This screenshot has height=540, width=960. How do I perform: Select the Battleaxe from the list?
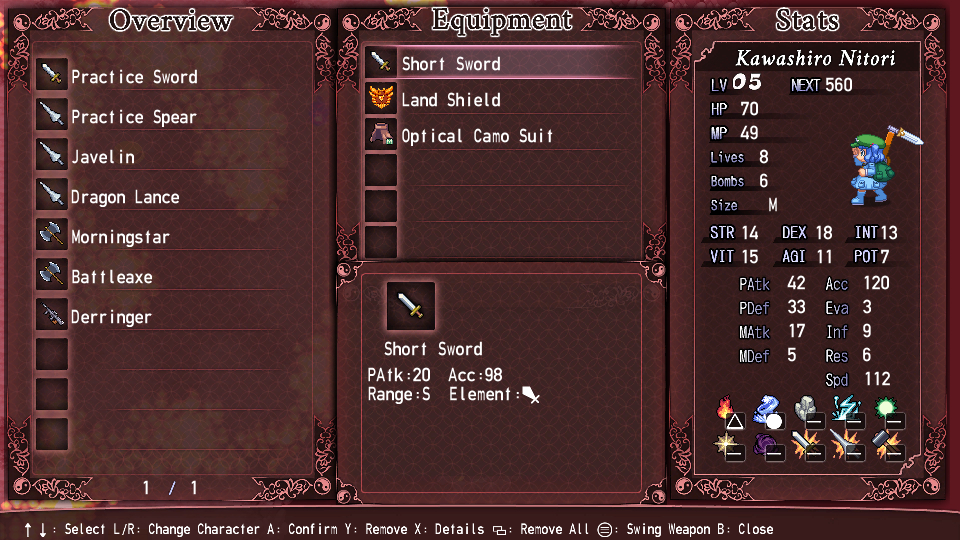point(111,277)
